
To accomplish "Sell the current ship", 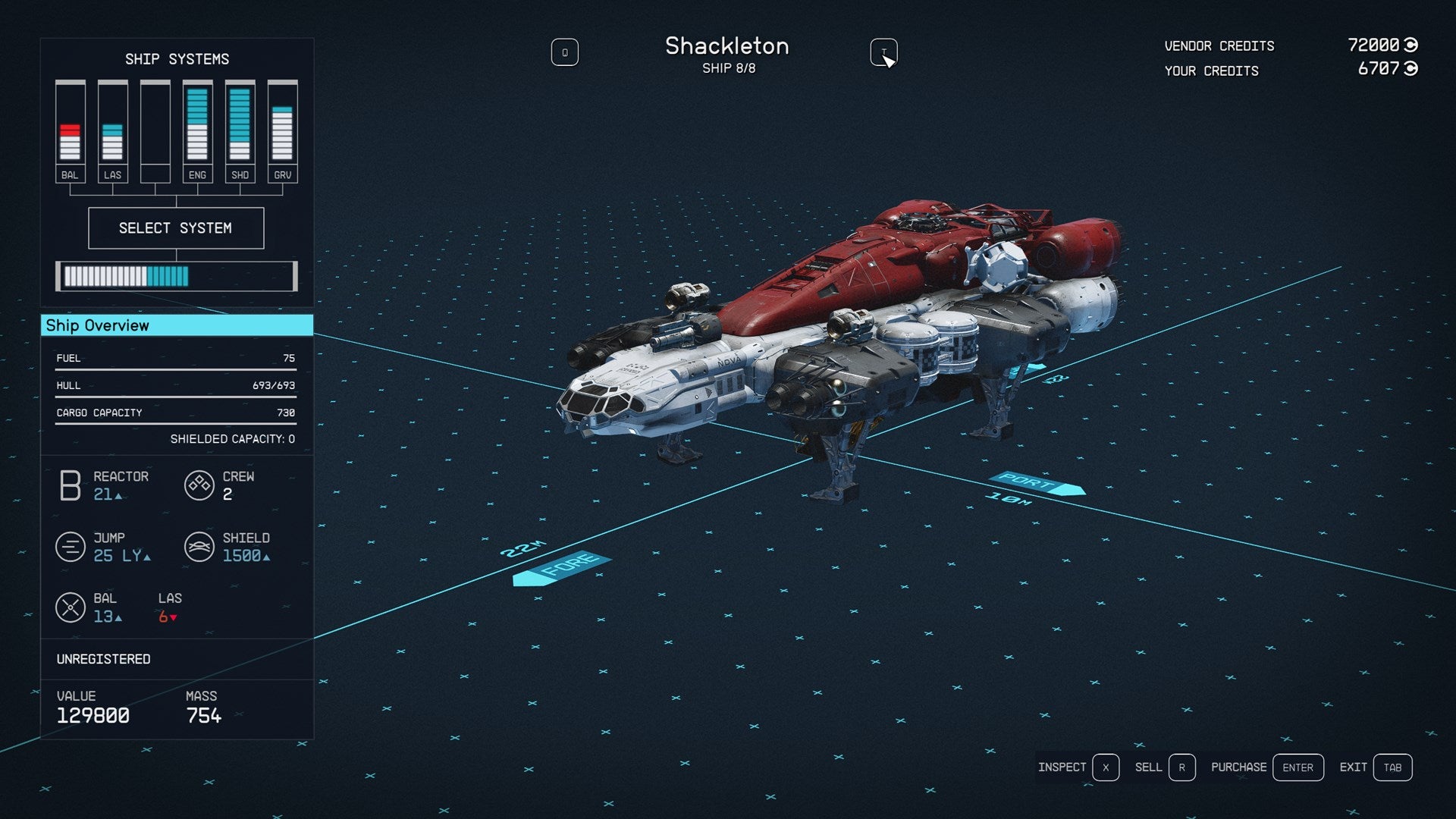I will click(1181, 767).
